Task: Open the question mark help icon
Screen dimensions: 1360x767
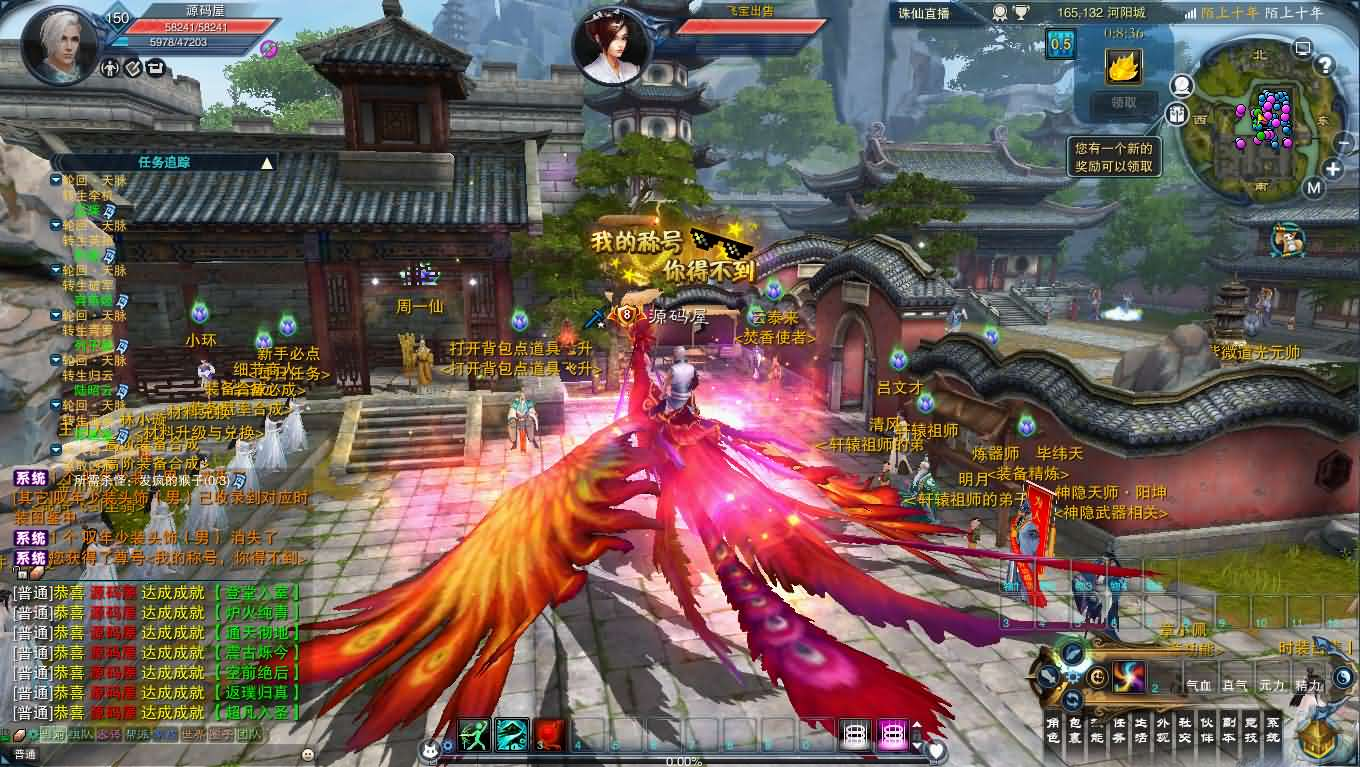Action: [x=1324, y=66]
